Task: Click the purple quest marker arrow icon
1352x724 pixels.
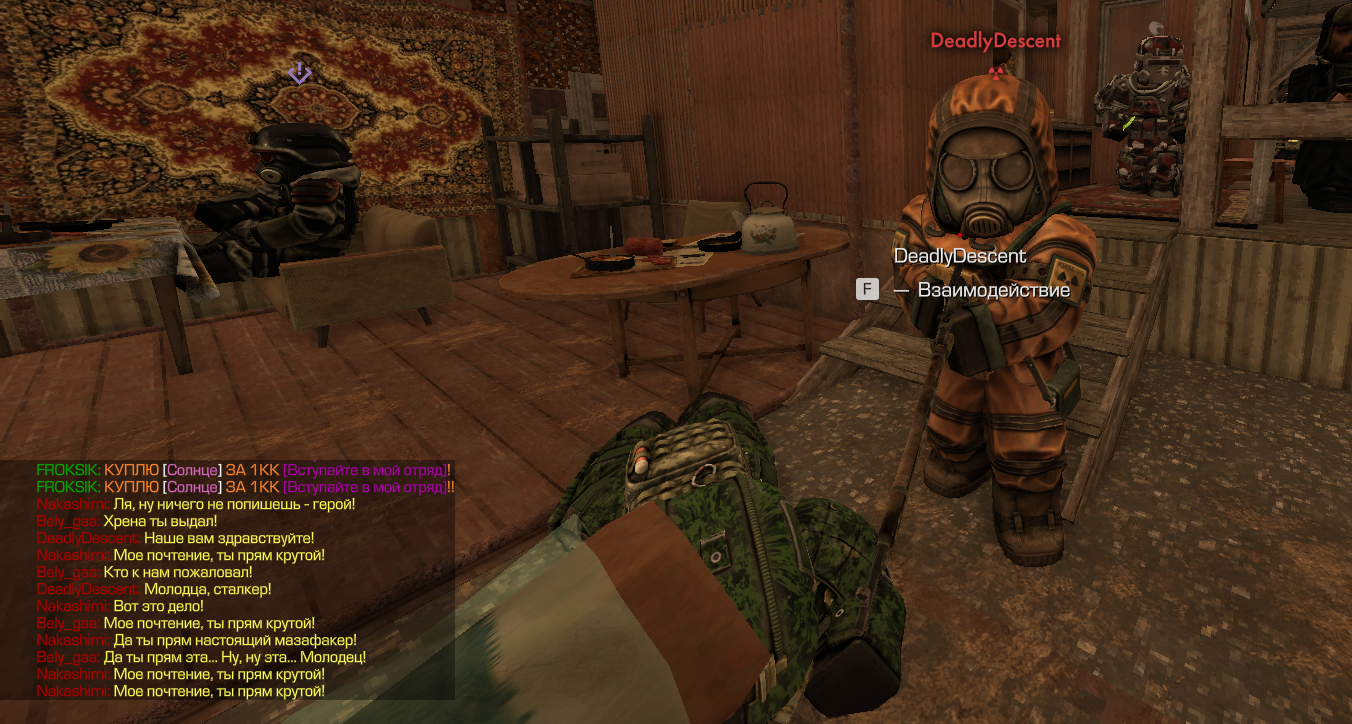Action: click(299, 73)
